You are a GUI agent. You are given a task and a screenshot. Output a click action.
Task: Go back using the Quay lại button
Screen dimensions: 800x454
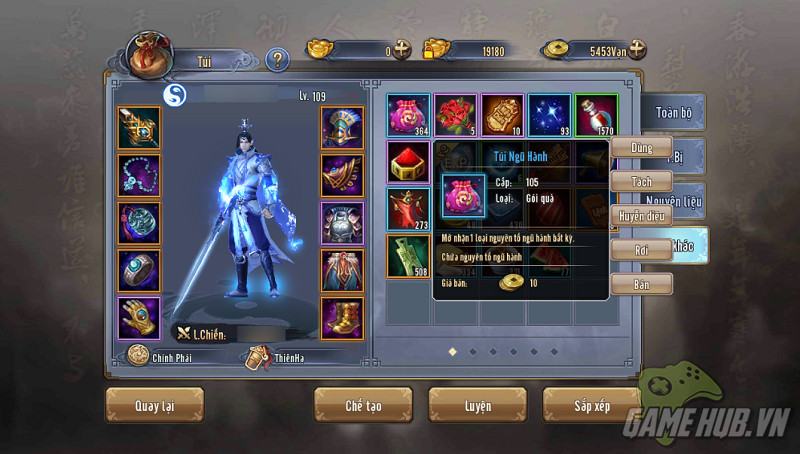(x=154, y=406)
